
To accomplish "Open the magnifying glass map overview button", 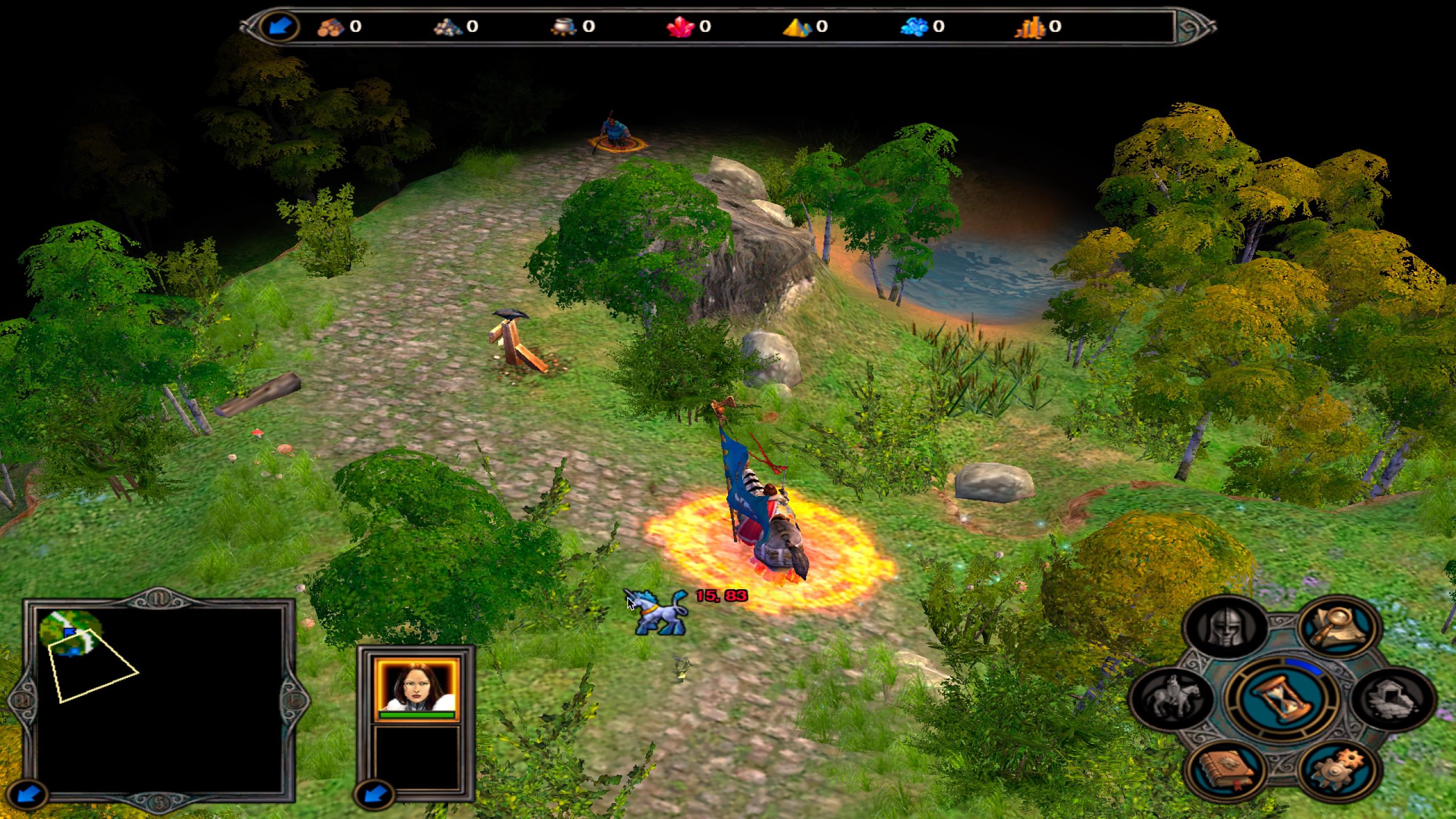I will pos(1339,627).
